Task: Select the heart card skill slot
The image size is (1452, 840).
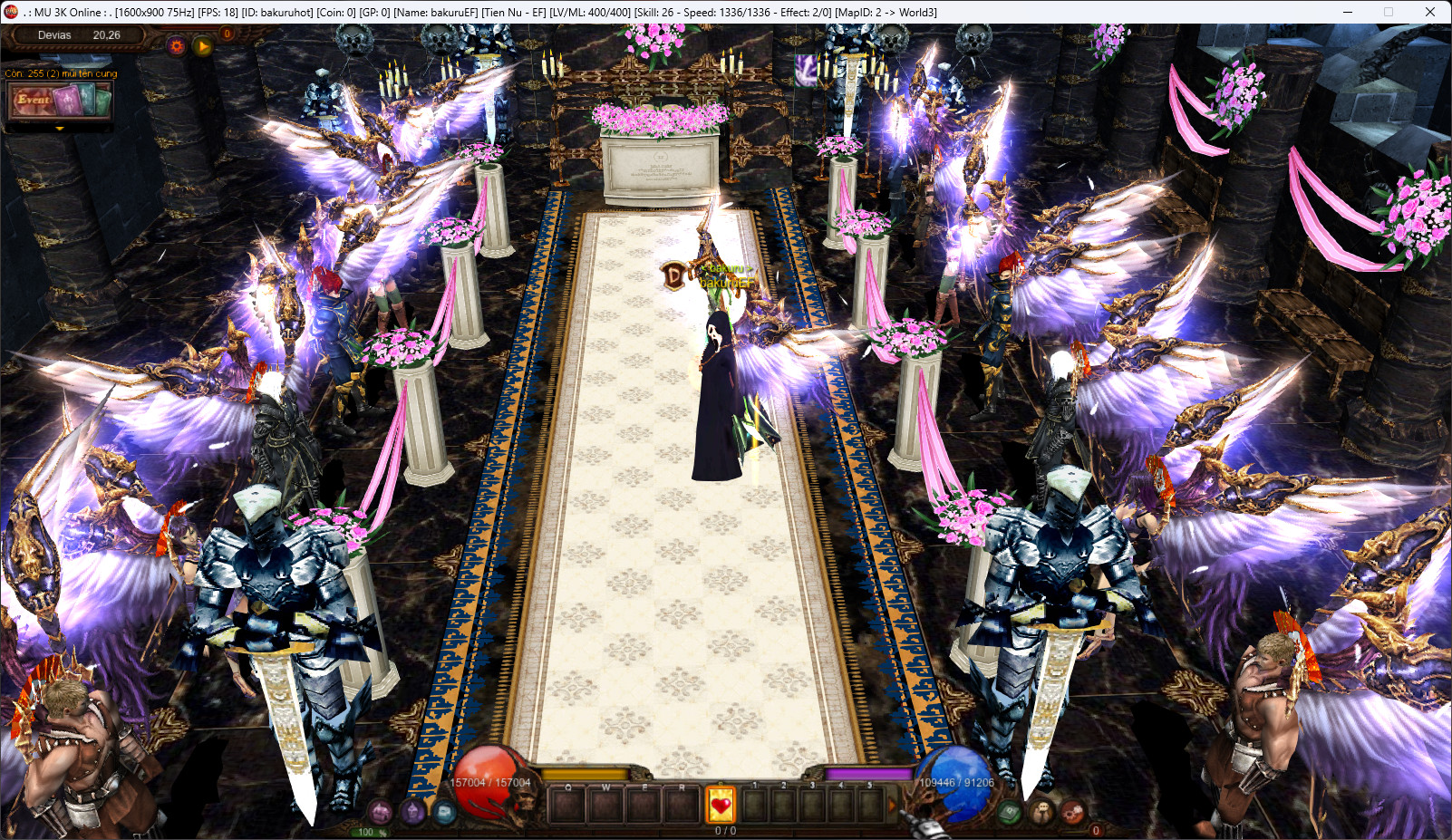Action: click(721, 803)
